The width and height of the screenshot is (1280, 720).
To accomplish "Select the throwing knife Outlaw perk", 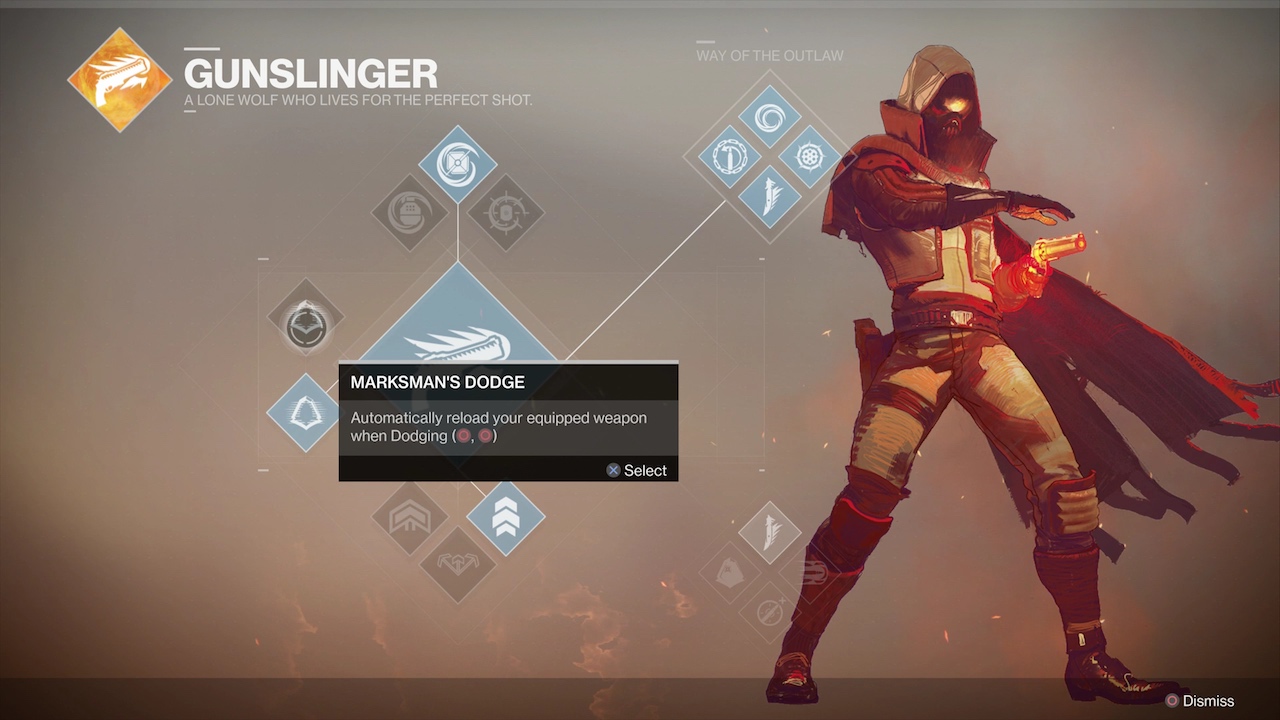I will 769,196.
